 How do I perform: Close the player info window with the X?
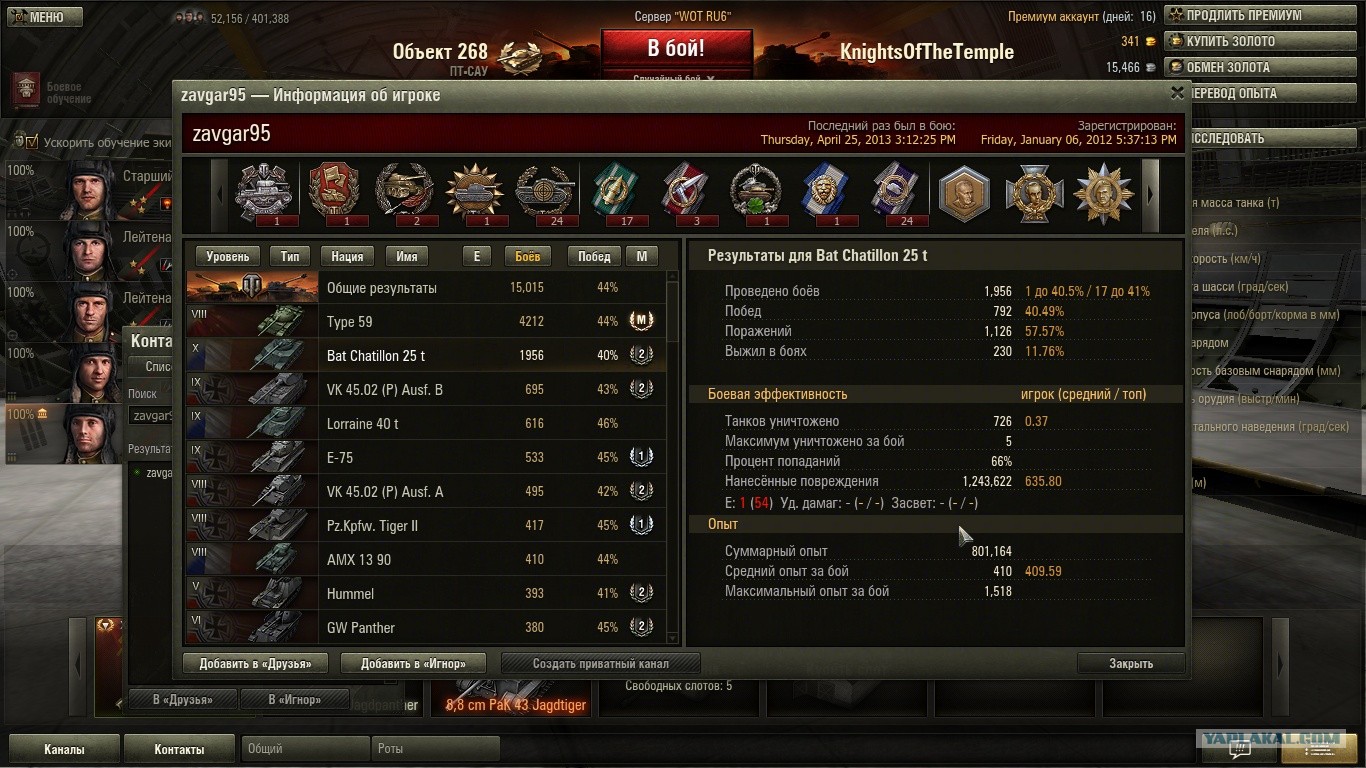1177,93
